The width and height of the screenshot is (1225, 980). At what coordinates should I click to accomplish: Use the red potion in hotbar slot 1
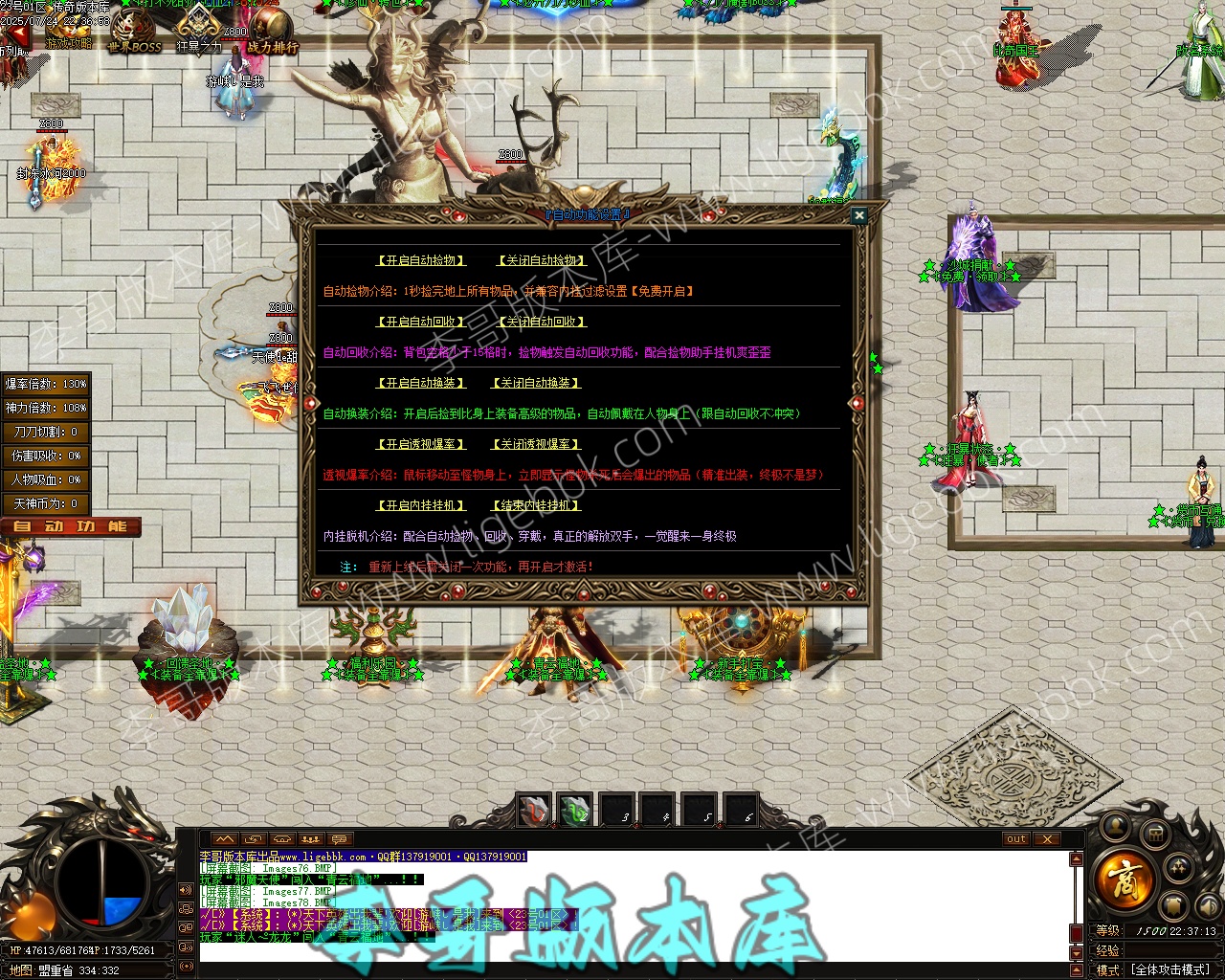pos(533,811)
